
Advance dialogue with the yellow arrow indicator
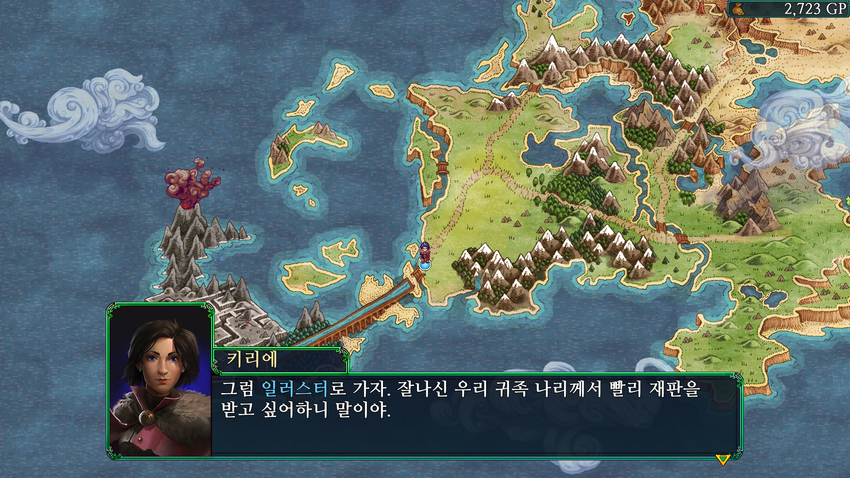[722, 459]
